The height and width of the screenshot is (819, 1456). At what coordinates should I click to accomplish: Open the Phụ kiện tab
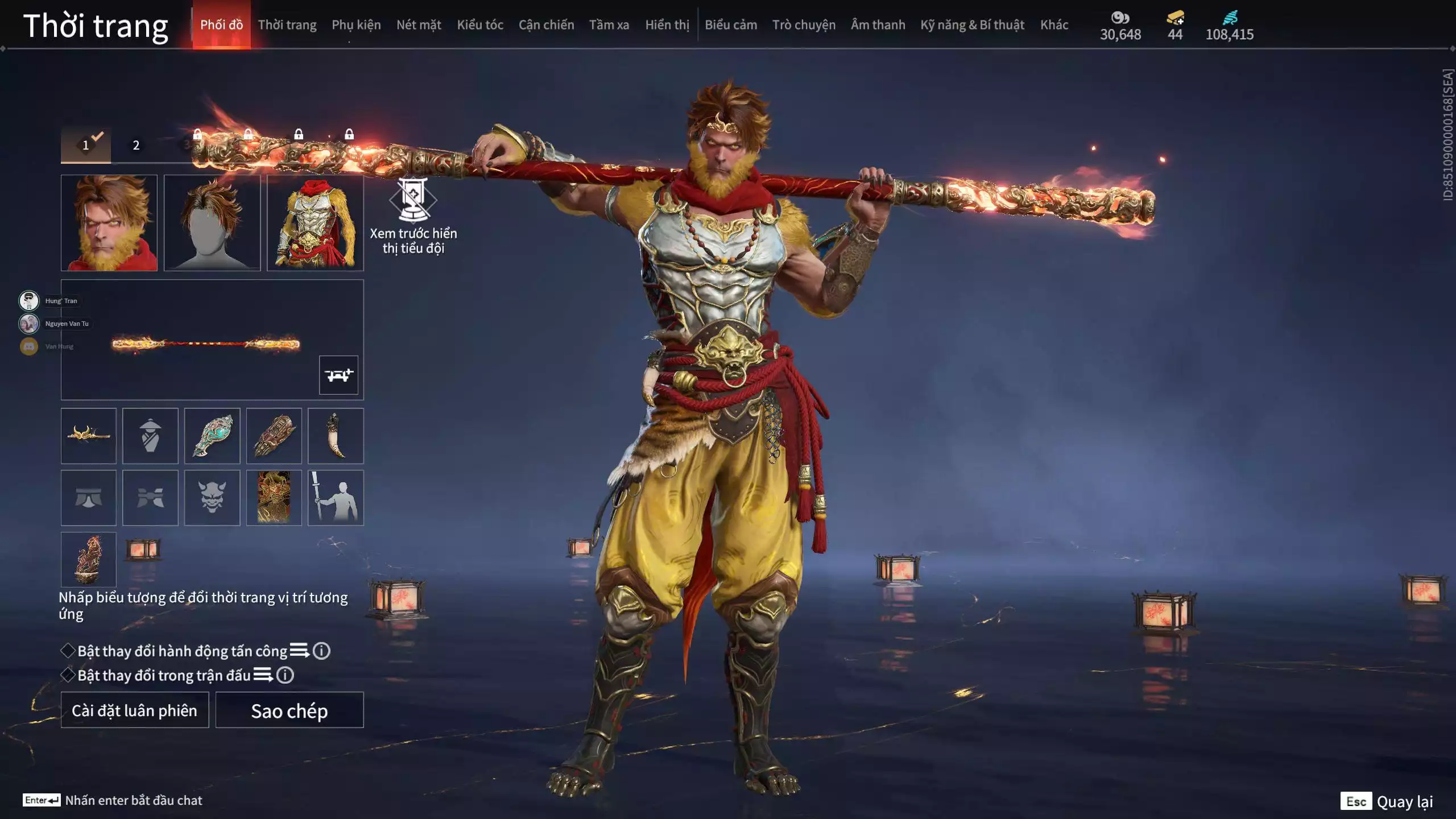pyautogui.click(x=356, y=25)
